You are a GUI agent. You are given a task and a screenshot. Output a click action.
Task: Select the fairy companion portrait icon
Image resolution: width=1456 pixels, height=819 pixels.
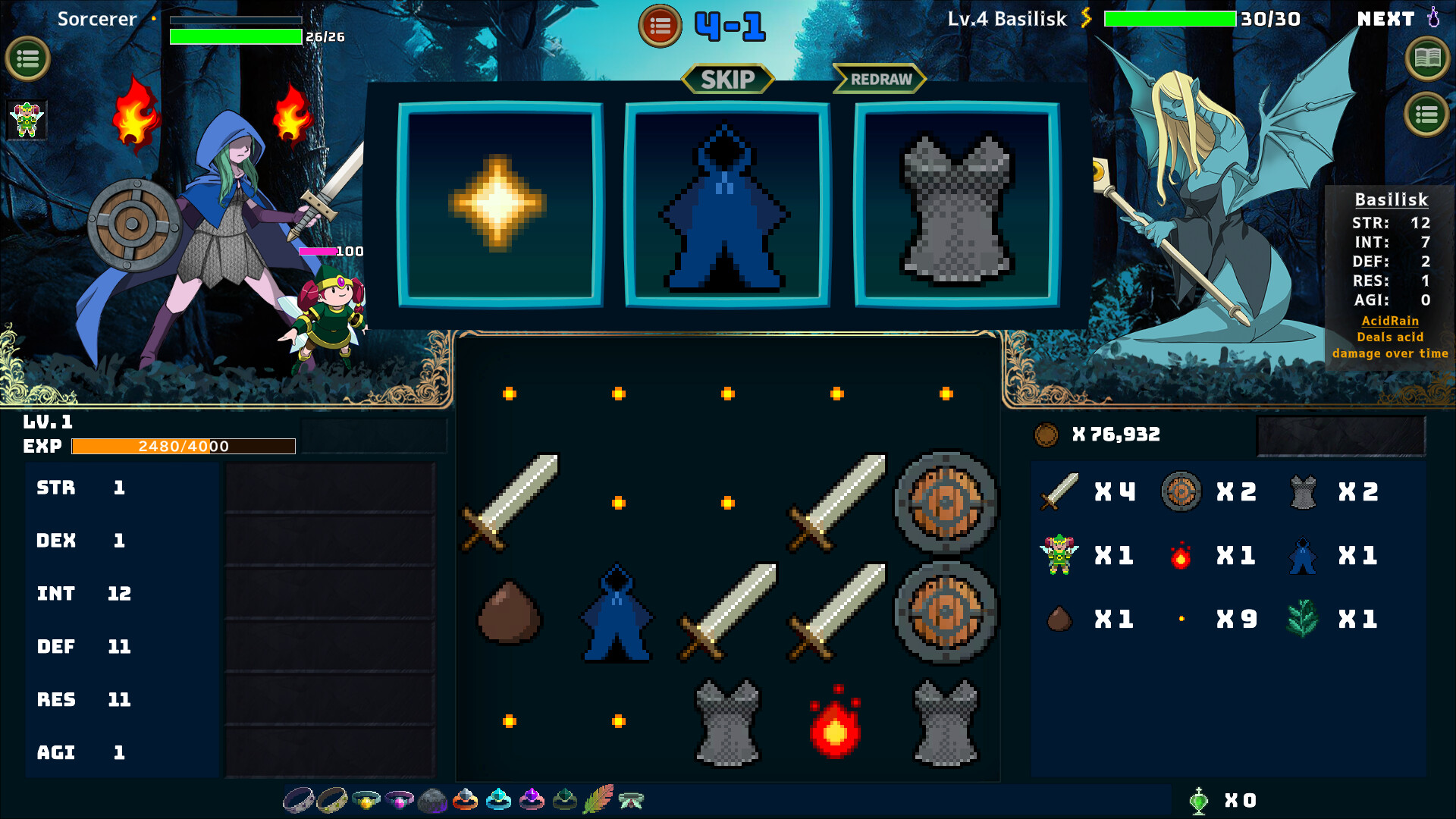click(27, 120)
